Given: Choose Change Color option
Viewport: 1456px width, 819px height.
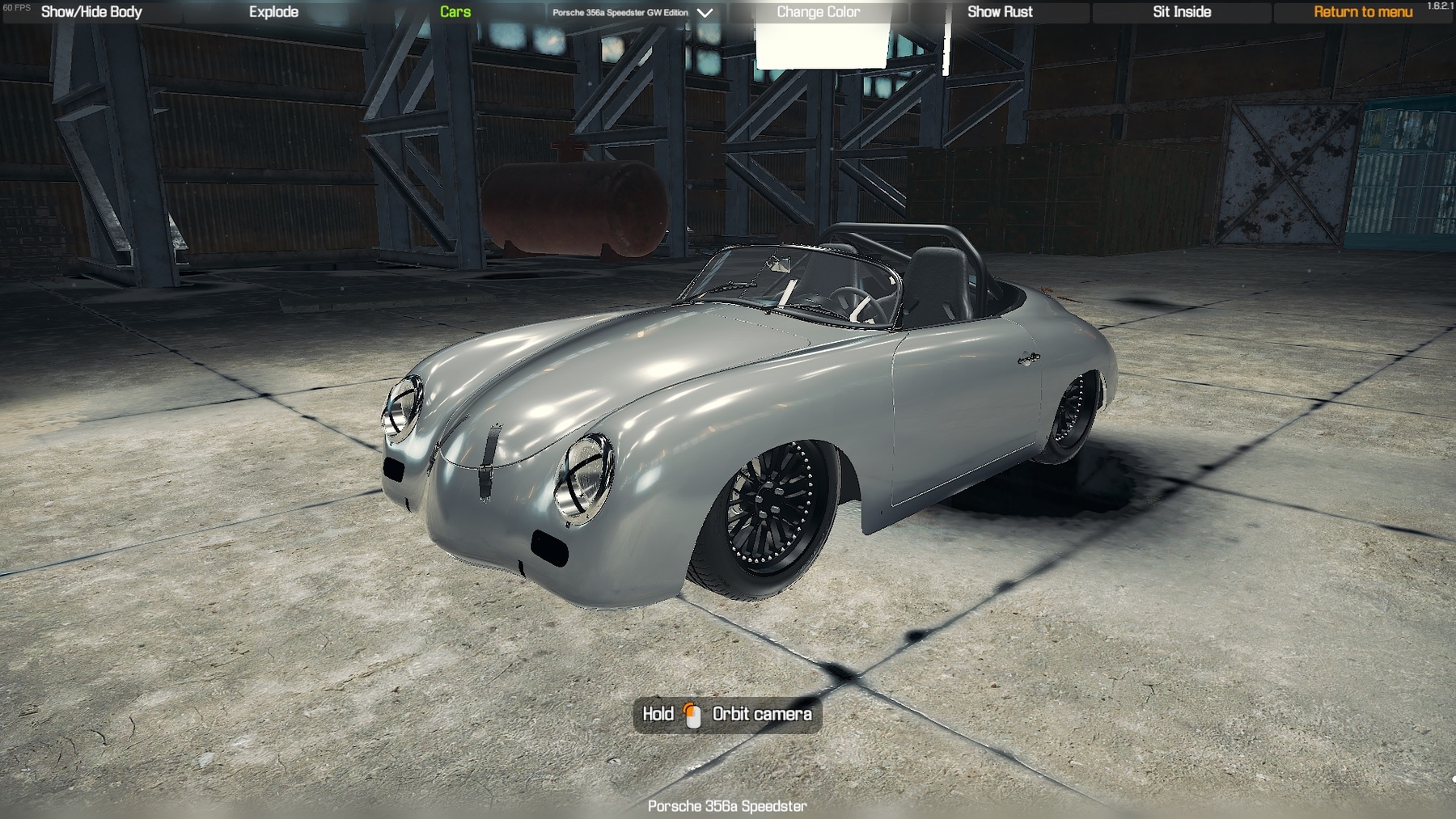Looking at the screenshot, I should pos(818,12).
